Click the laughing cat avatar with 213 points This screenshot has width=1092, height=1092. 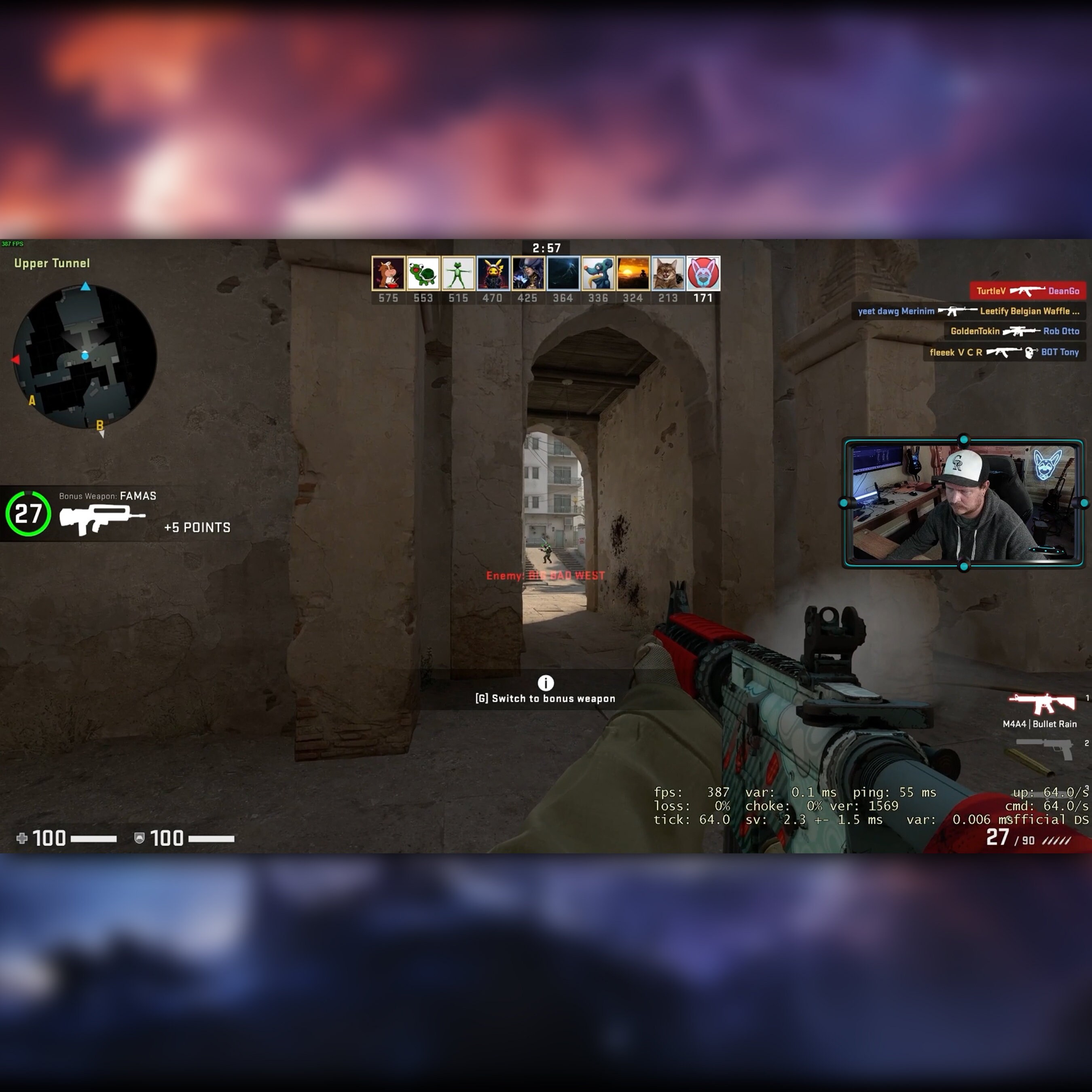(667, 273)
